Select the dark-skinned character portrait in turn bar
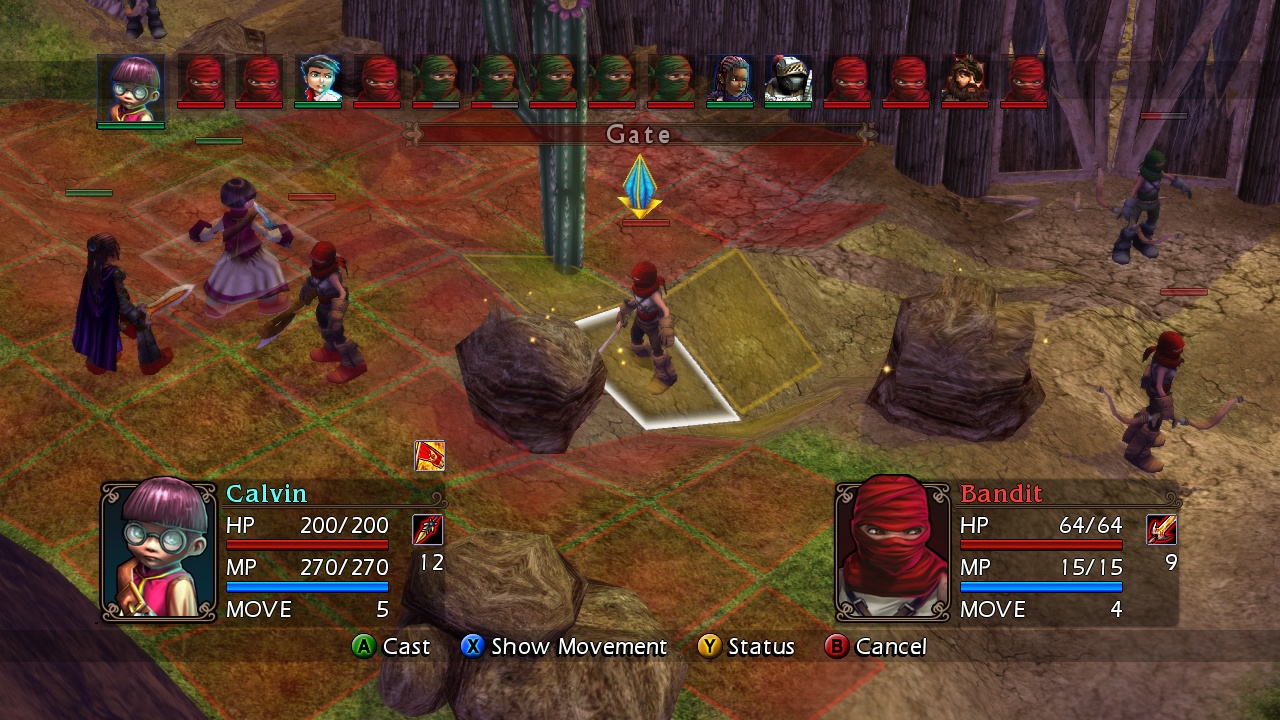1280x720 pixels. 730,80
